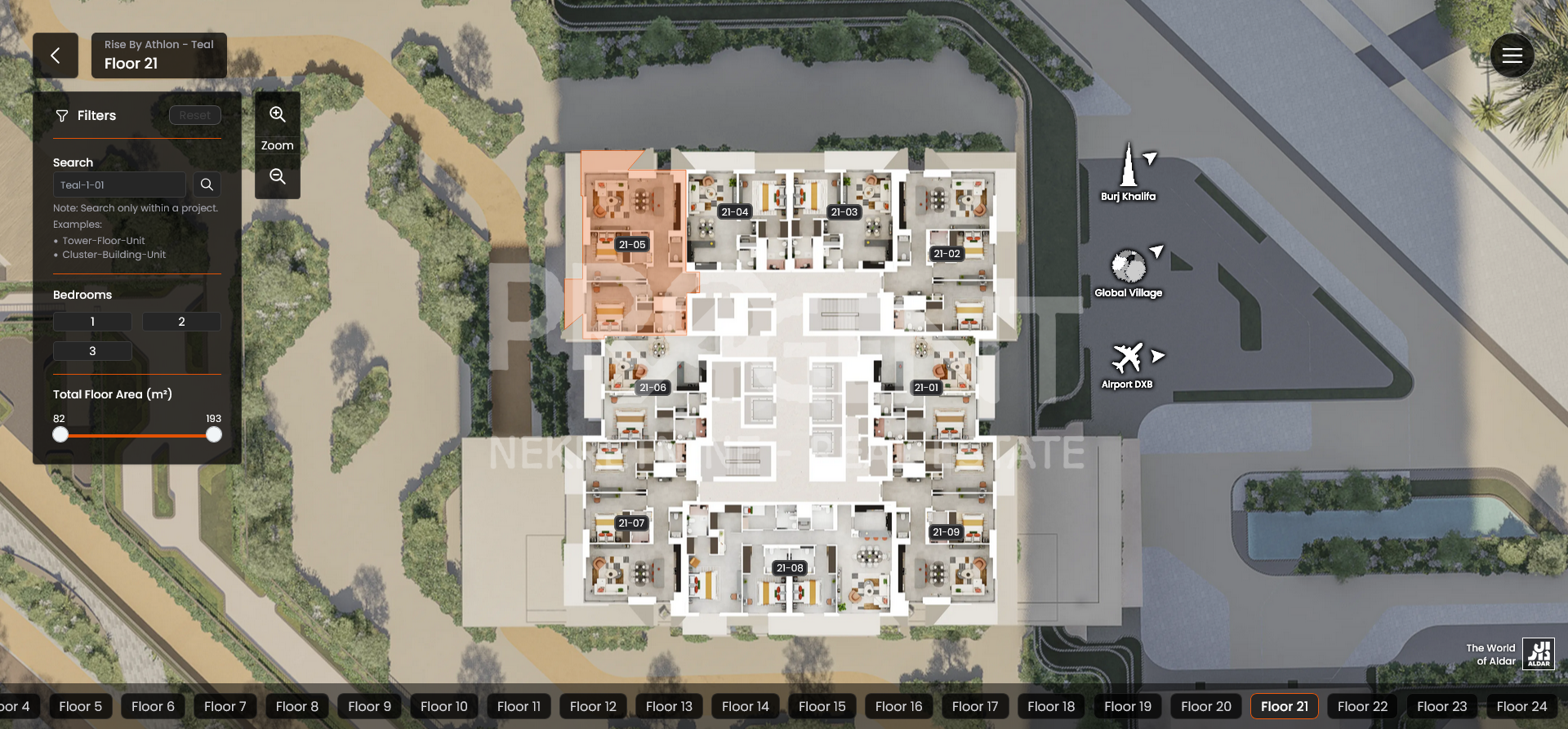Select the Airport DXB direction marker
The width and height of the screenshot is (1568, 729).
(1128, 364)
